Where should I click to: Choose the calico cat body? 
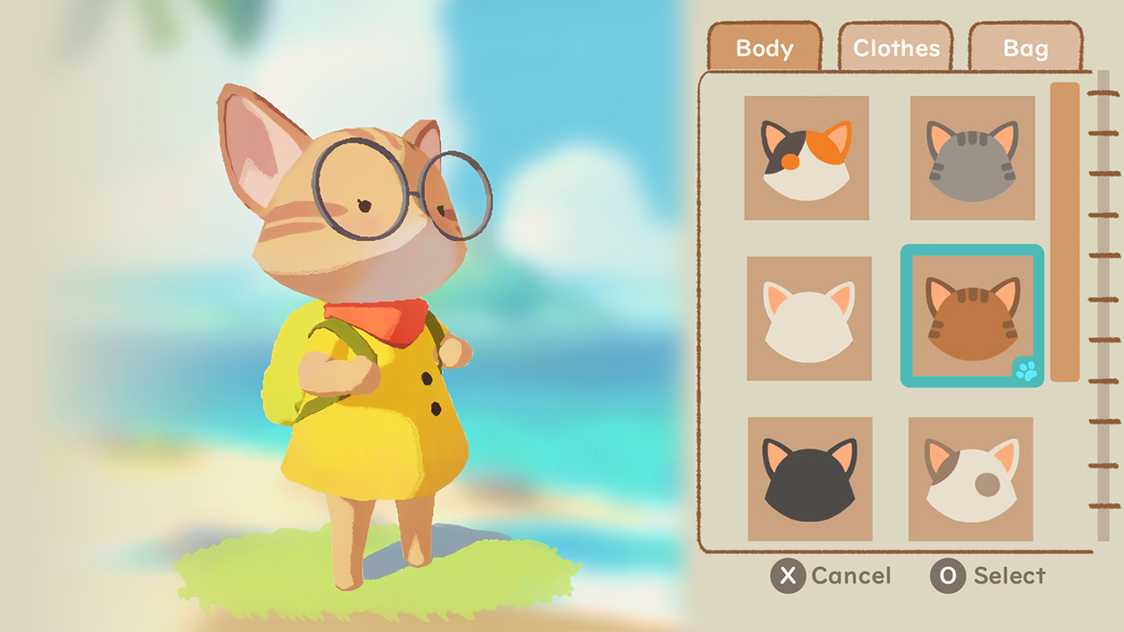[x=806, y=158]
